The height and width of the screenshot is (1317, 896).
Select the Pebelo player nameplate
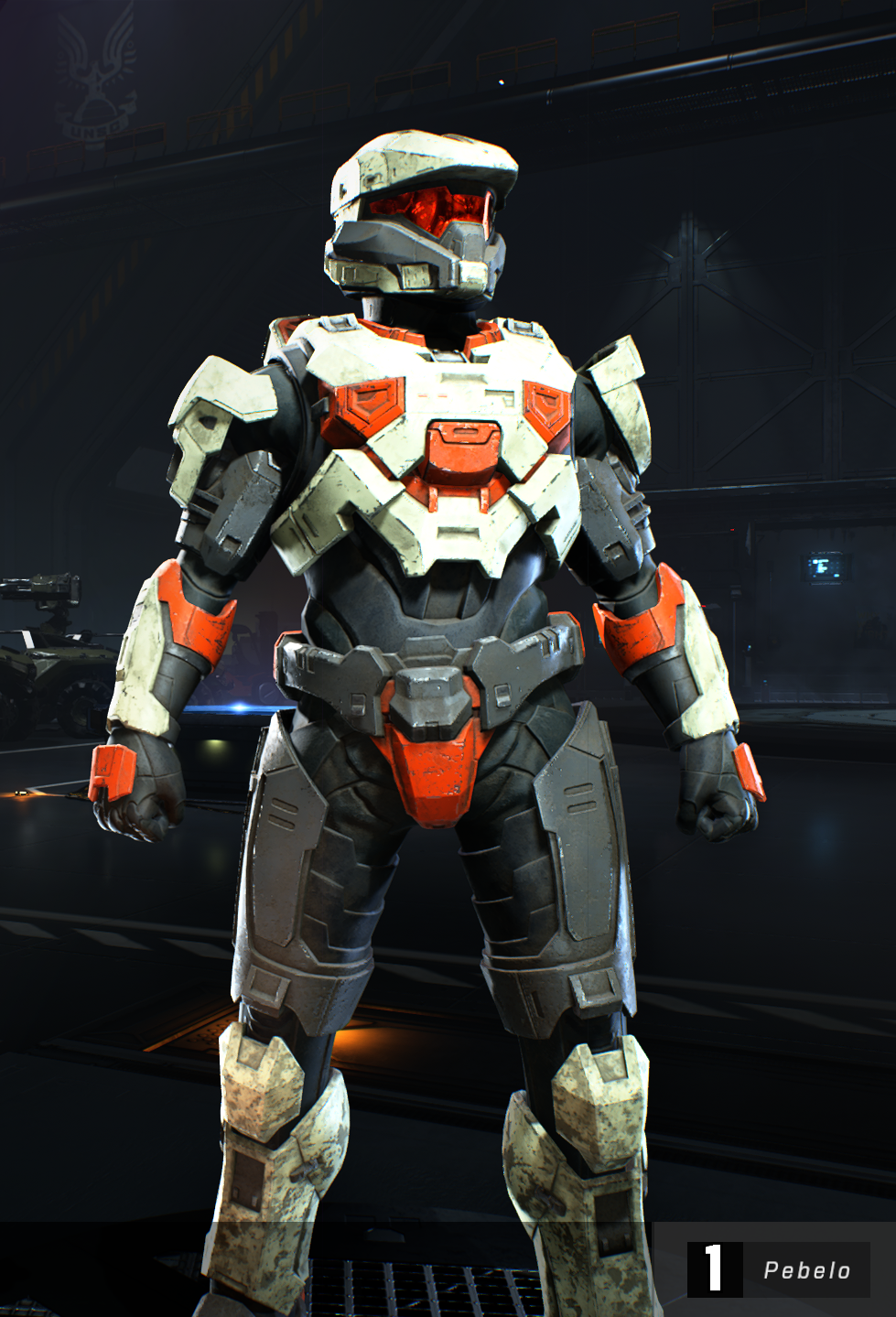[779, 1269]
